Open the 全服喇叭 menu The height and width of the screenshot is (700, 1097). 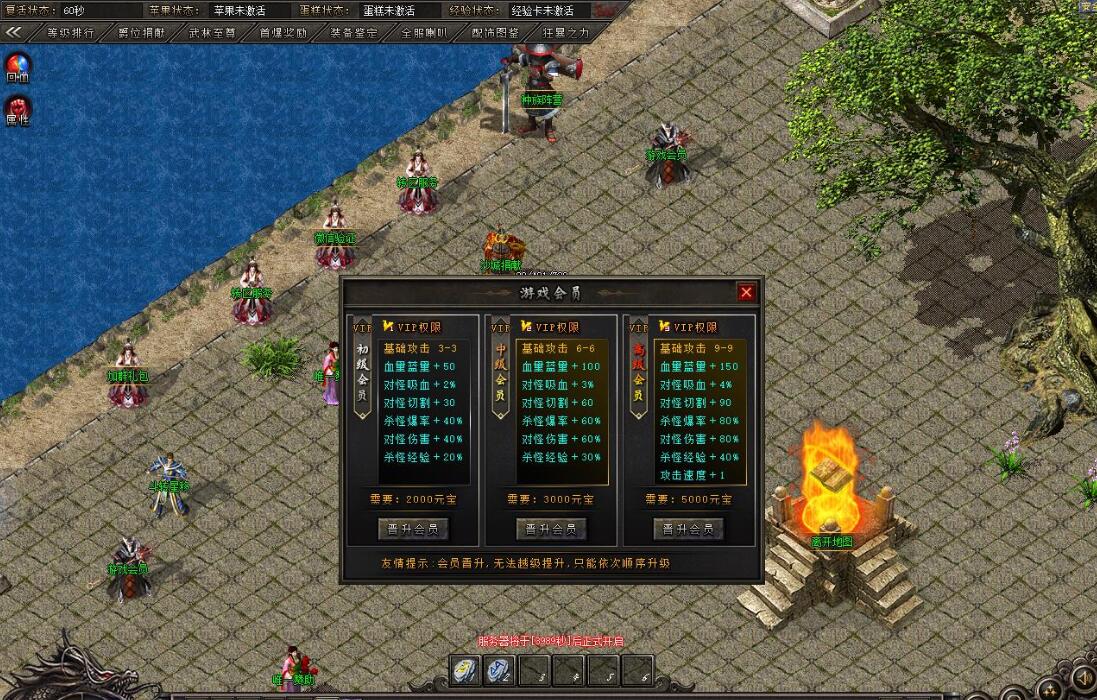424,32
